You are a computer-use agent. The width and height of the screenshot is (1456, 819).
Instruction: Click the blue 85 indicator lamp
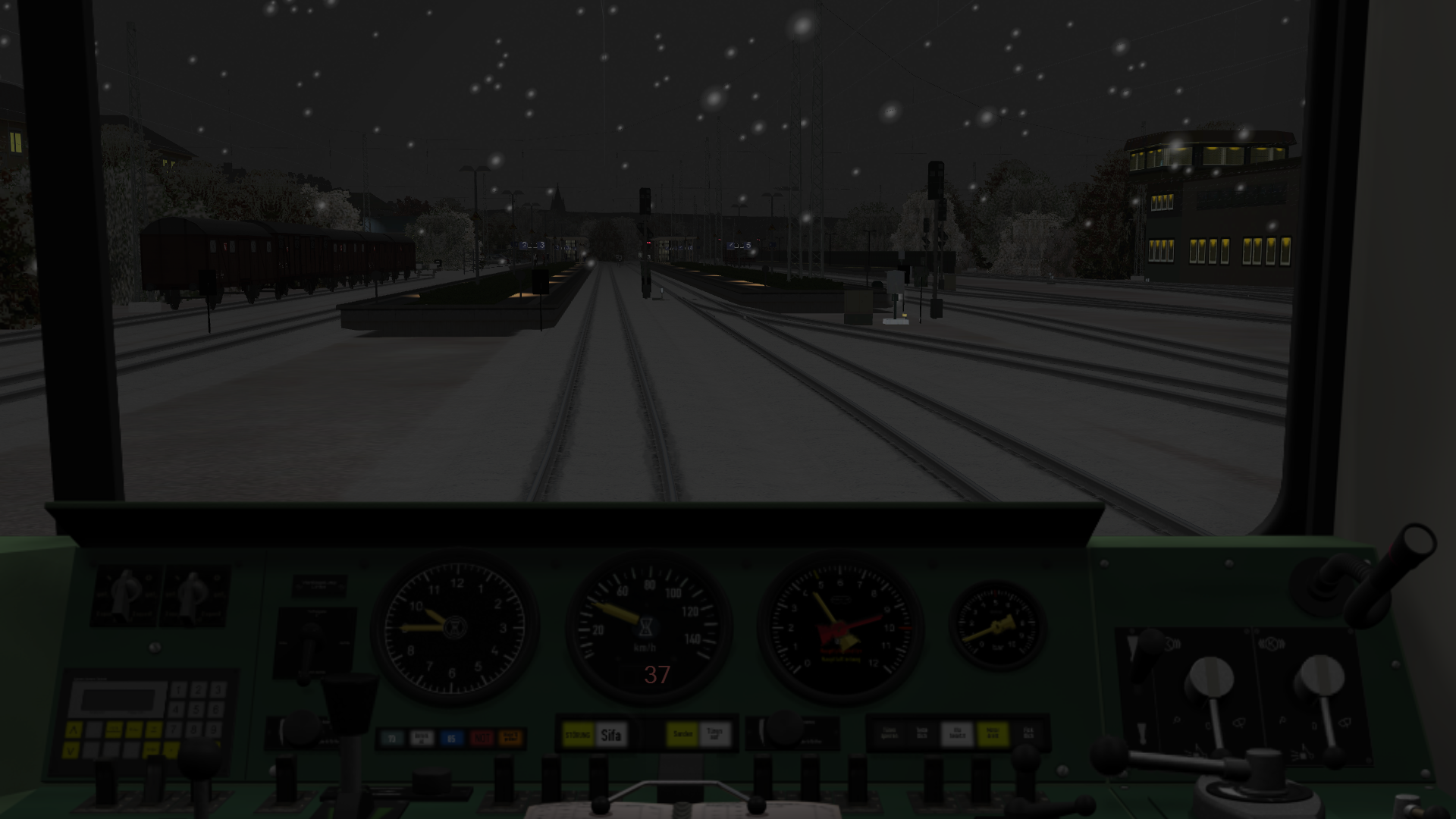(x=451, y=738)
